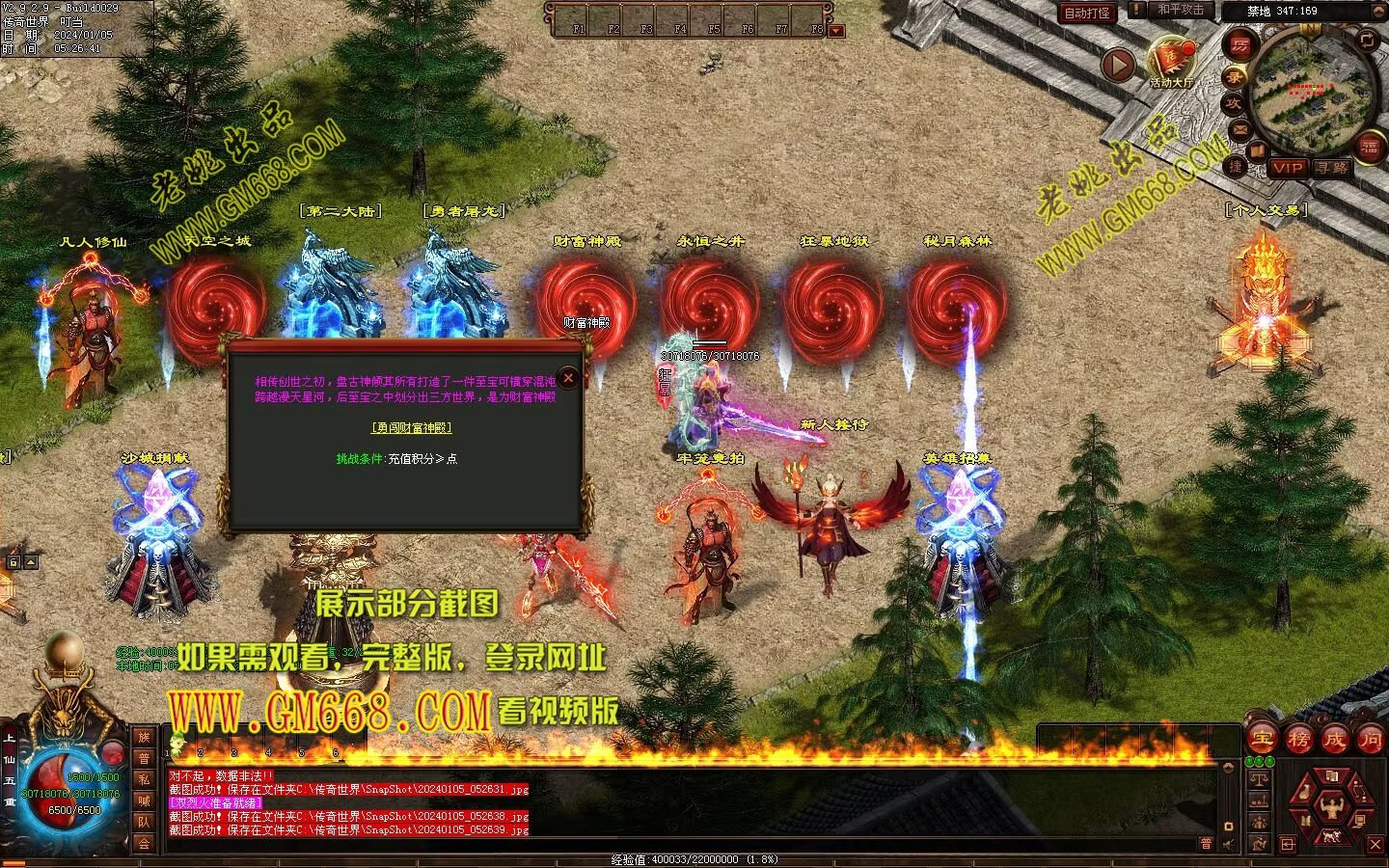Open the scales trade icon

(1258, 777)
